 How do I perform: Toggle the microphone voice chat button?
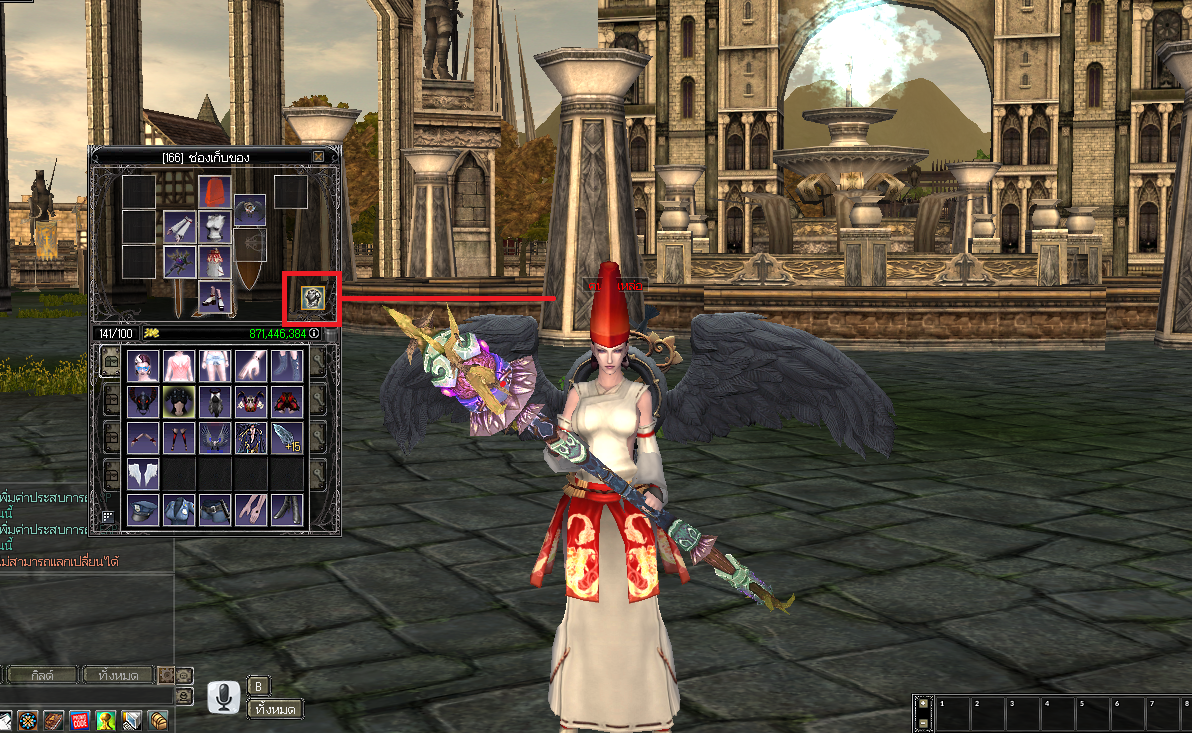pyautogui.click(x=225, y=697)
